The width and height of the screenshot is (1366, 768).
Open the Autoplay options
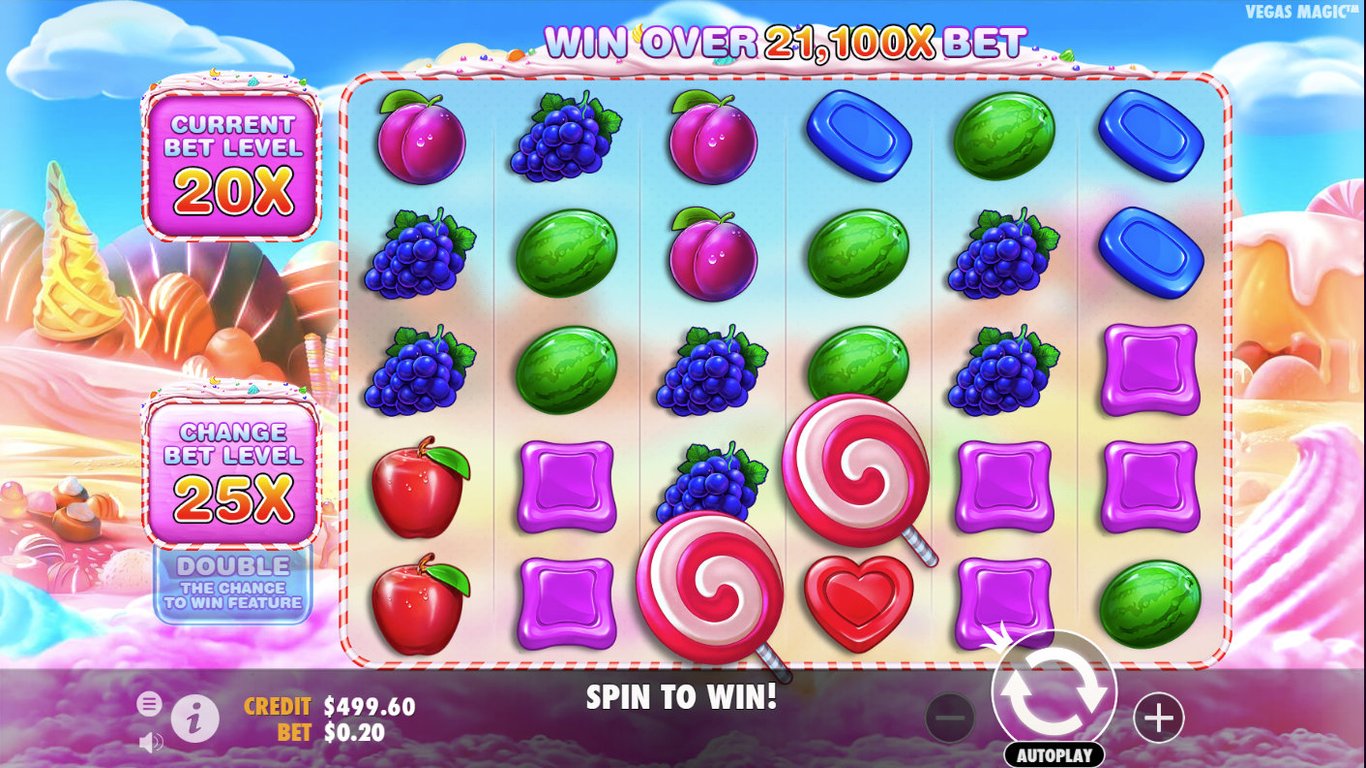pyautogui.click(x=1054, y=755)
